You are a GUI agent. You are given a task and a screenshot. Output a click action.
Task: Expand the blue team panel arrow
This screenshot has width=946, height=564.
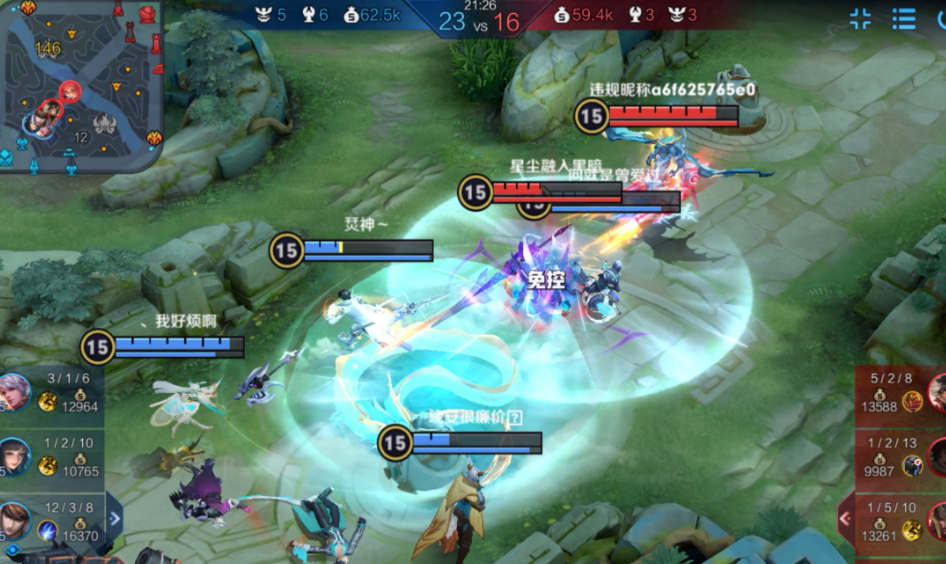point(114,518)
